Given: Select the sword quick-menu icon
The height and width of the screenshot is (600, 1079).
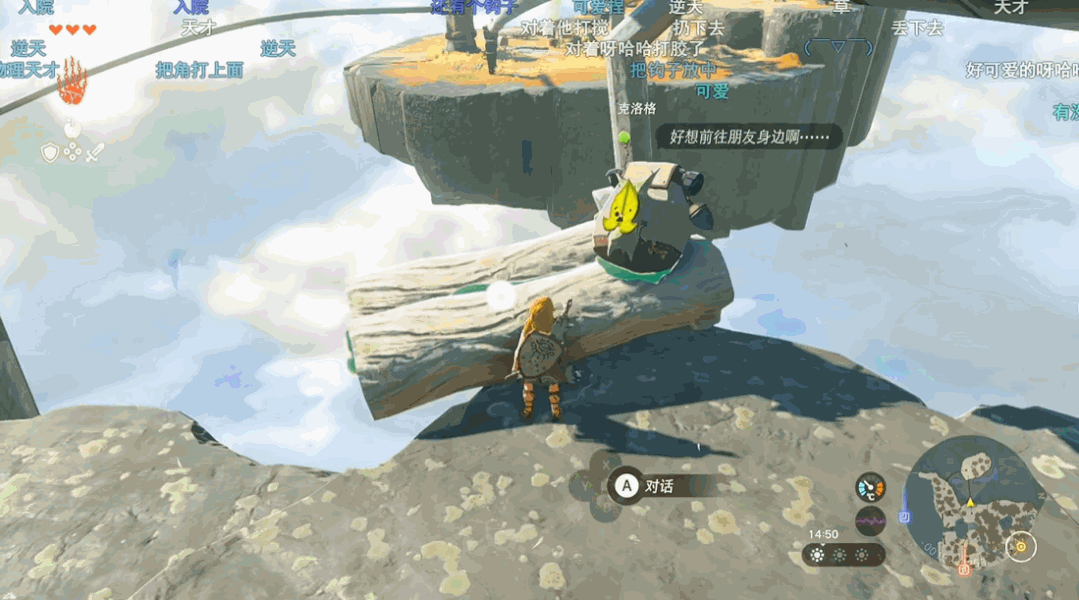Looking at the screenshot, I should pos(95,153).
